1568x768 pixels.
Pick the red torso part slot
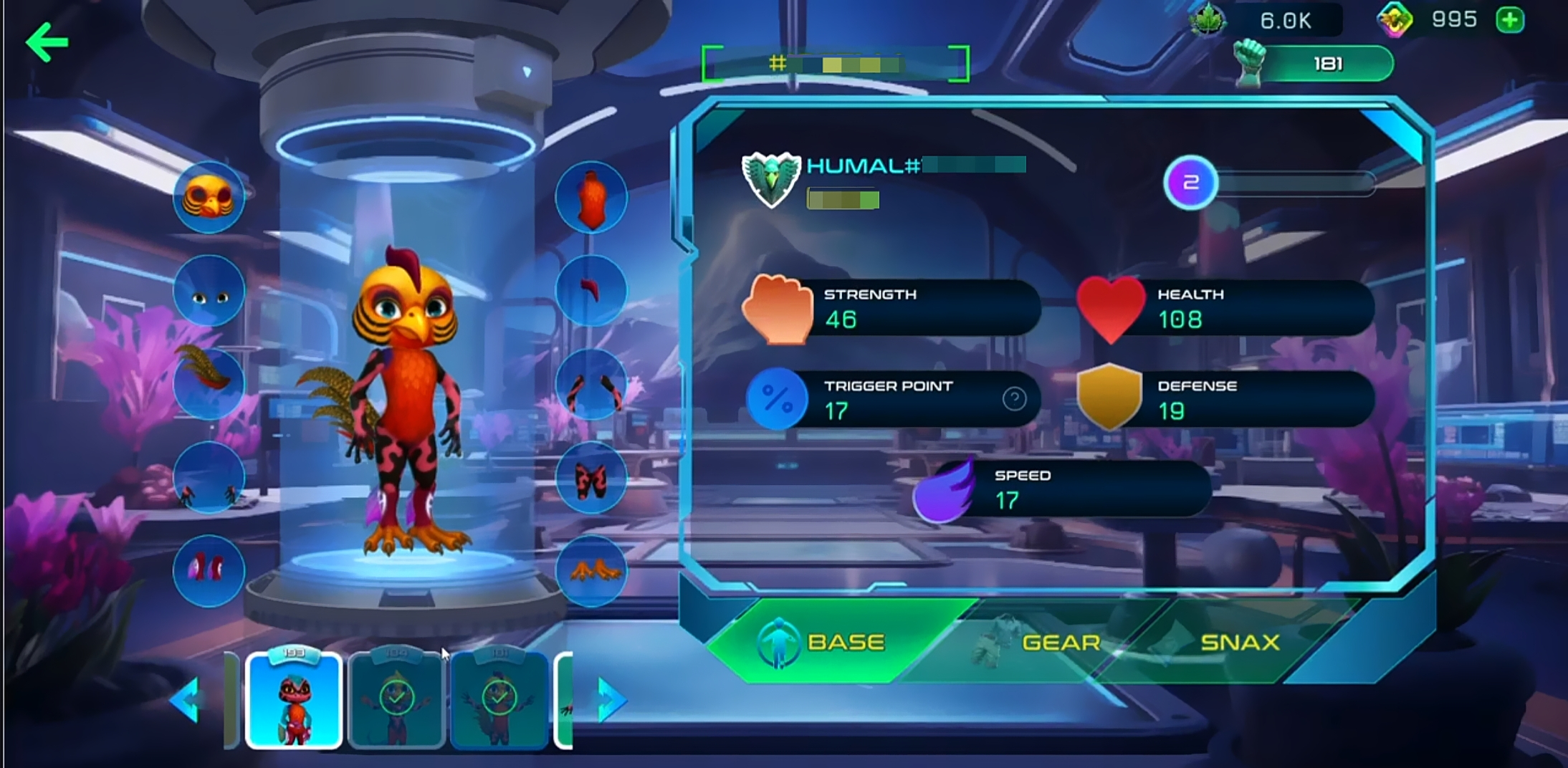click(591, 197)
